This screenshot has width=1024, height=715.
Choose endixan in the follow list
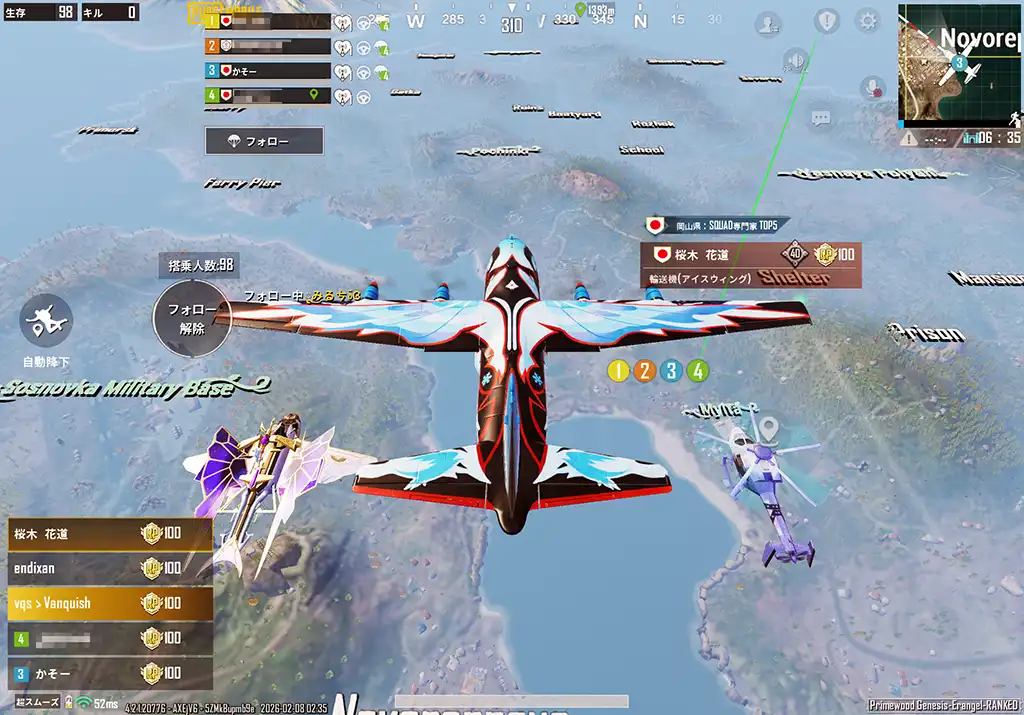tap(110, 568)
